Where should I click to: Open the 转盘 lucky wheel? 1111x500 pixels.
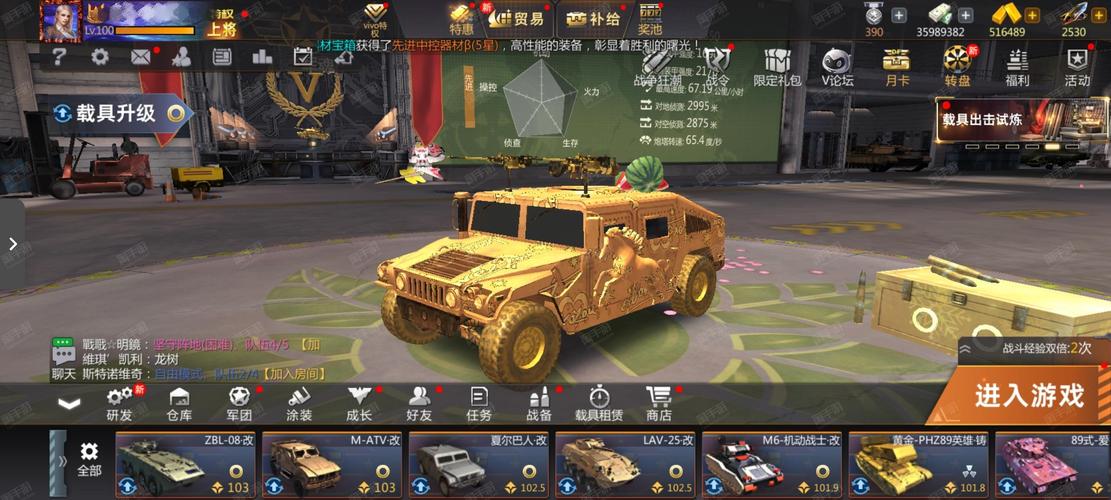click(957, 65)
